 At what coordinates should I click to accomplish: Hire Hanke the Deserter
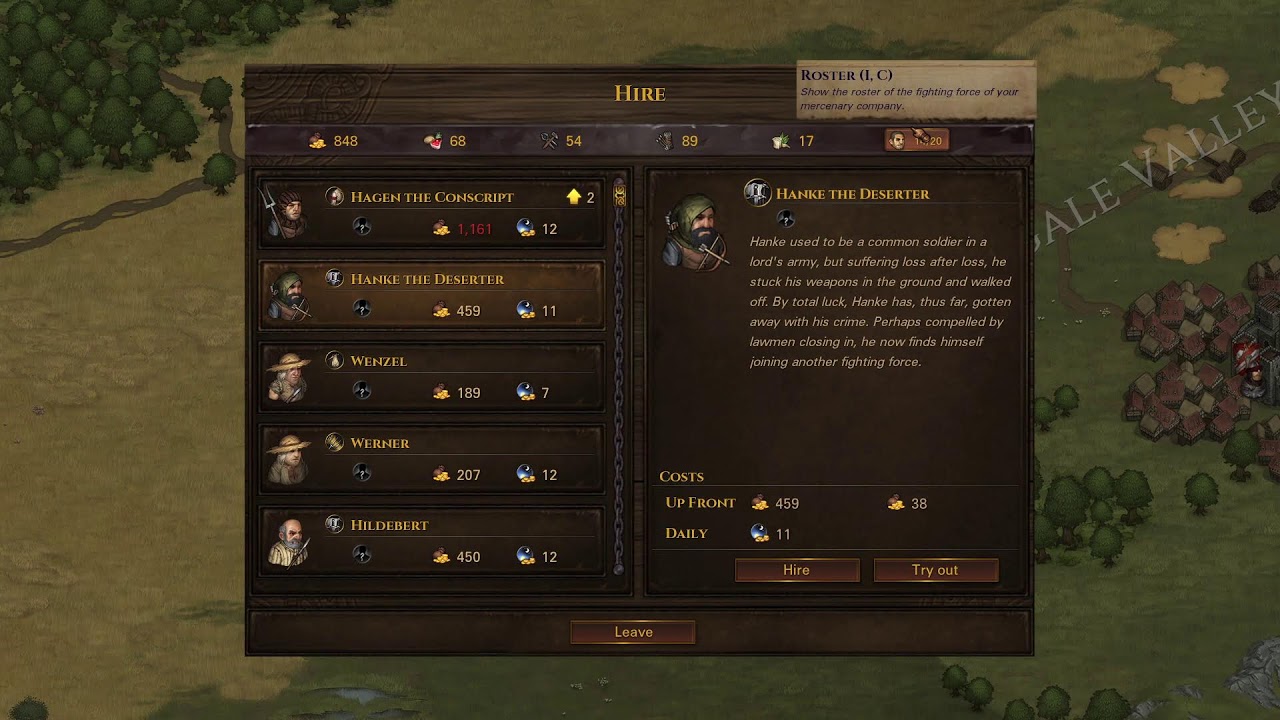797,570
